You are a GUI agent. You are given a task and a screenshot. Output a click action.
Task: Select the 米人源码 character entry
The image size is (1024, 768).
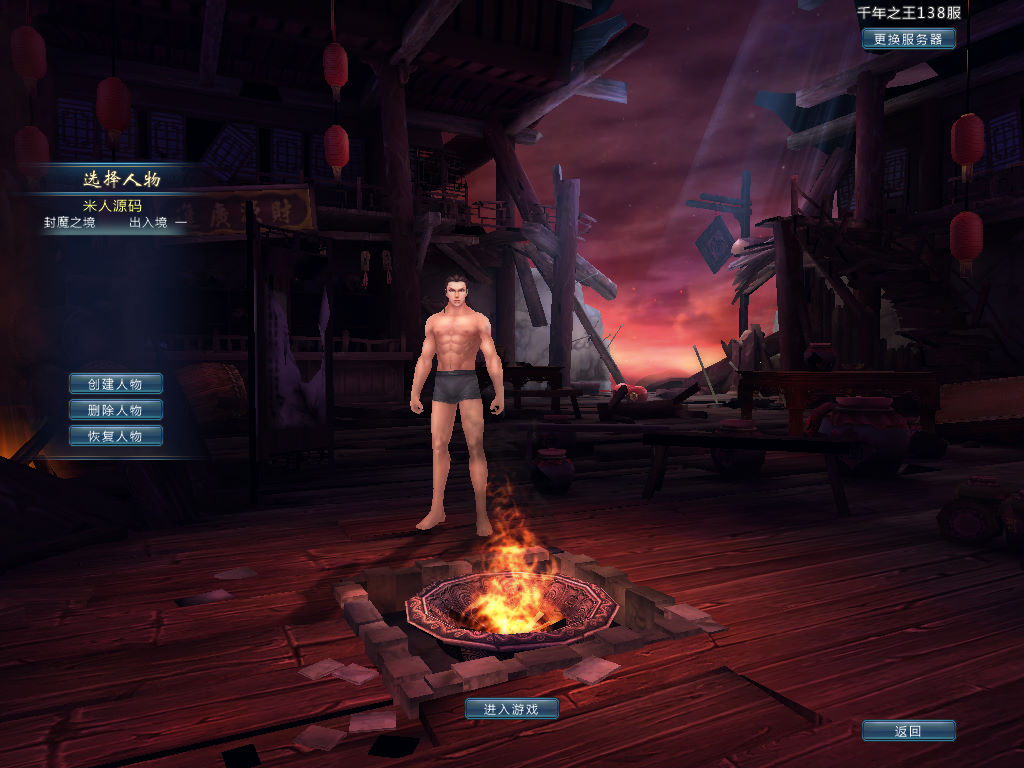click(112, 206)
